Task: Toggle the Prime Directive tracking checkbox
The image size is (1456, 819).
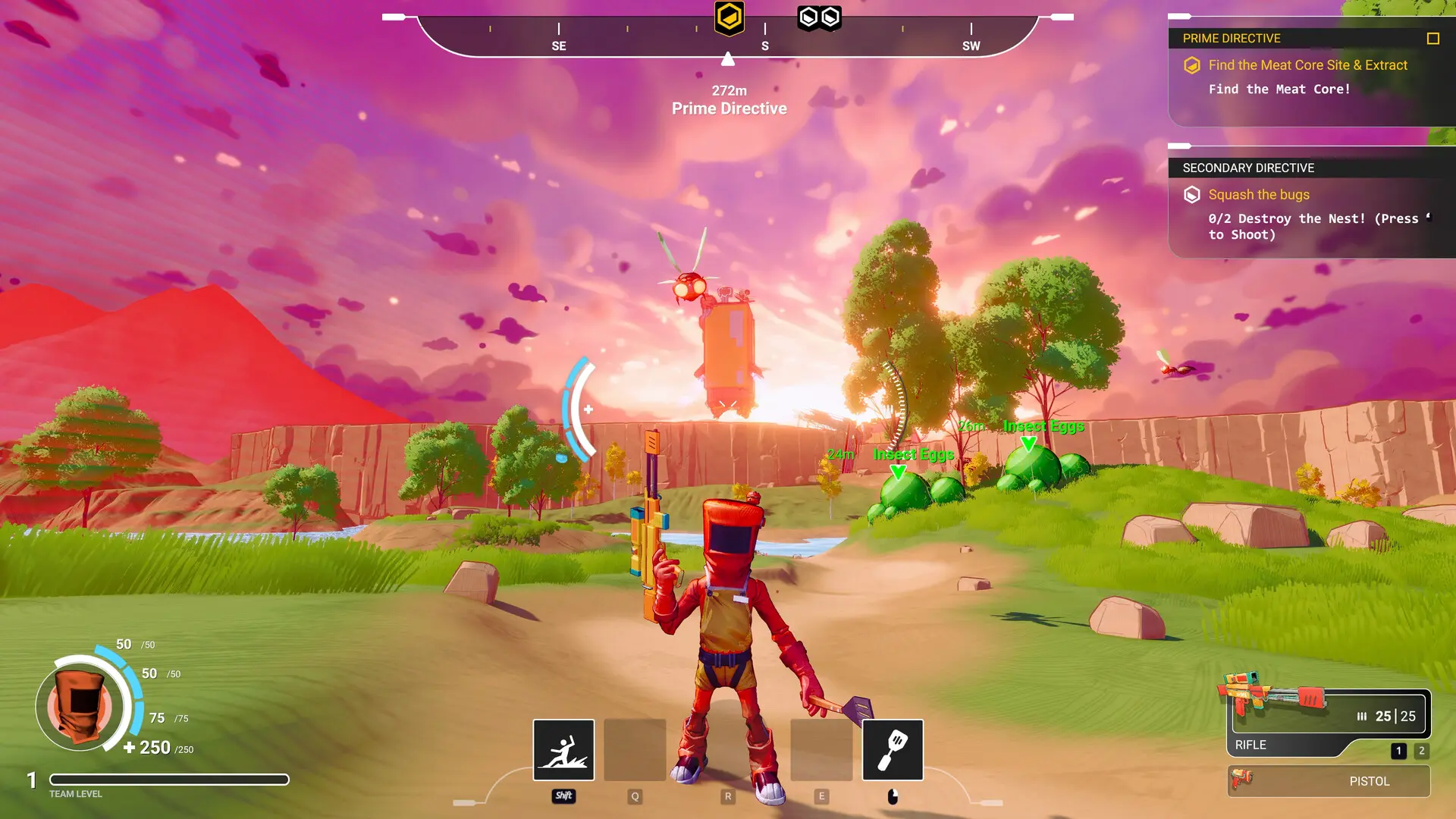Action: tap(1432, 37)
